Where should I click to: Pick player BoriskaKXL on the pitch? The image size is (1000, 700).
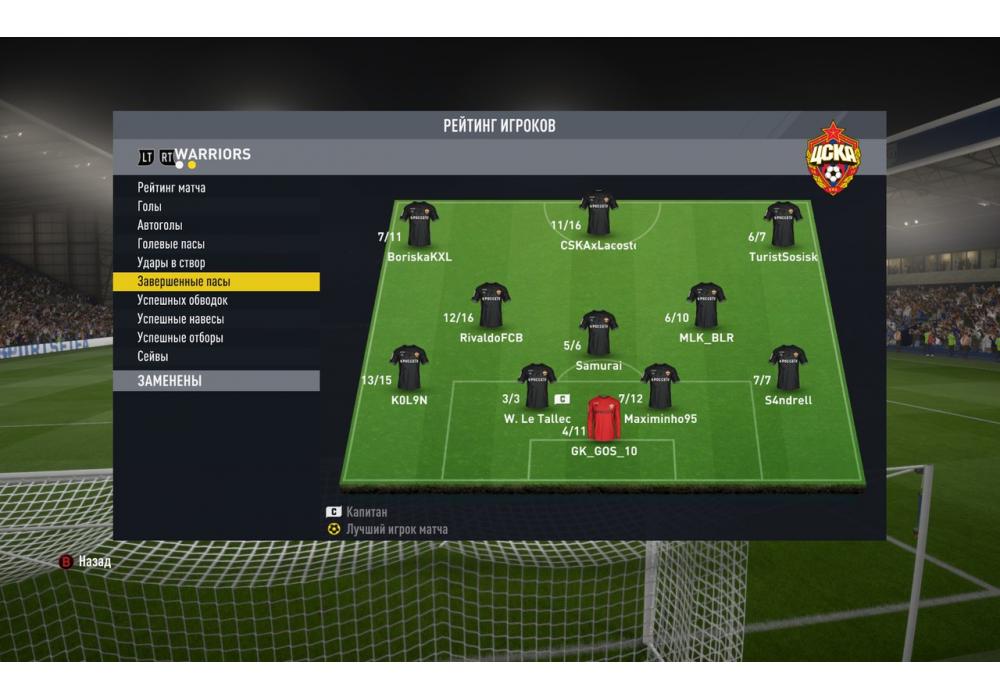pos(419,224)
